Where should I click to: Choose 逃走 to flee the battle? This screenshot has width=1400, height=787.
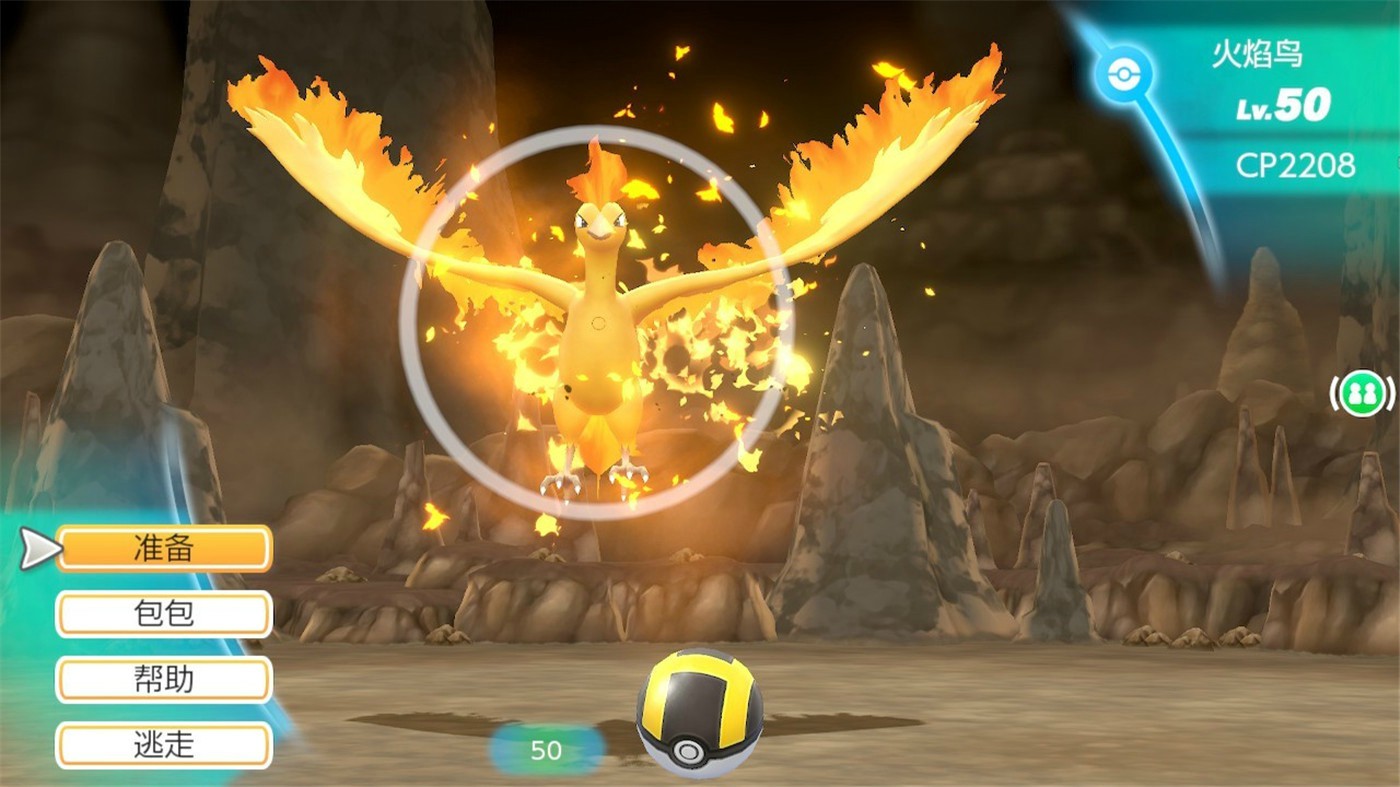click(x=165, y=745)
